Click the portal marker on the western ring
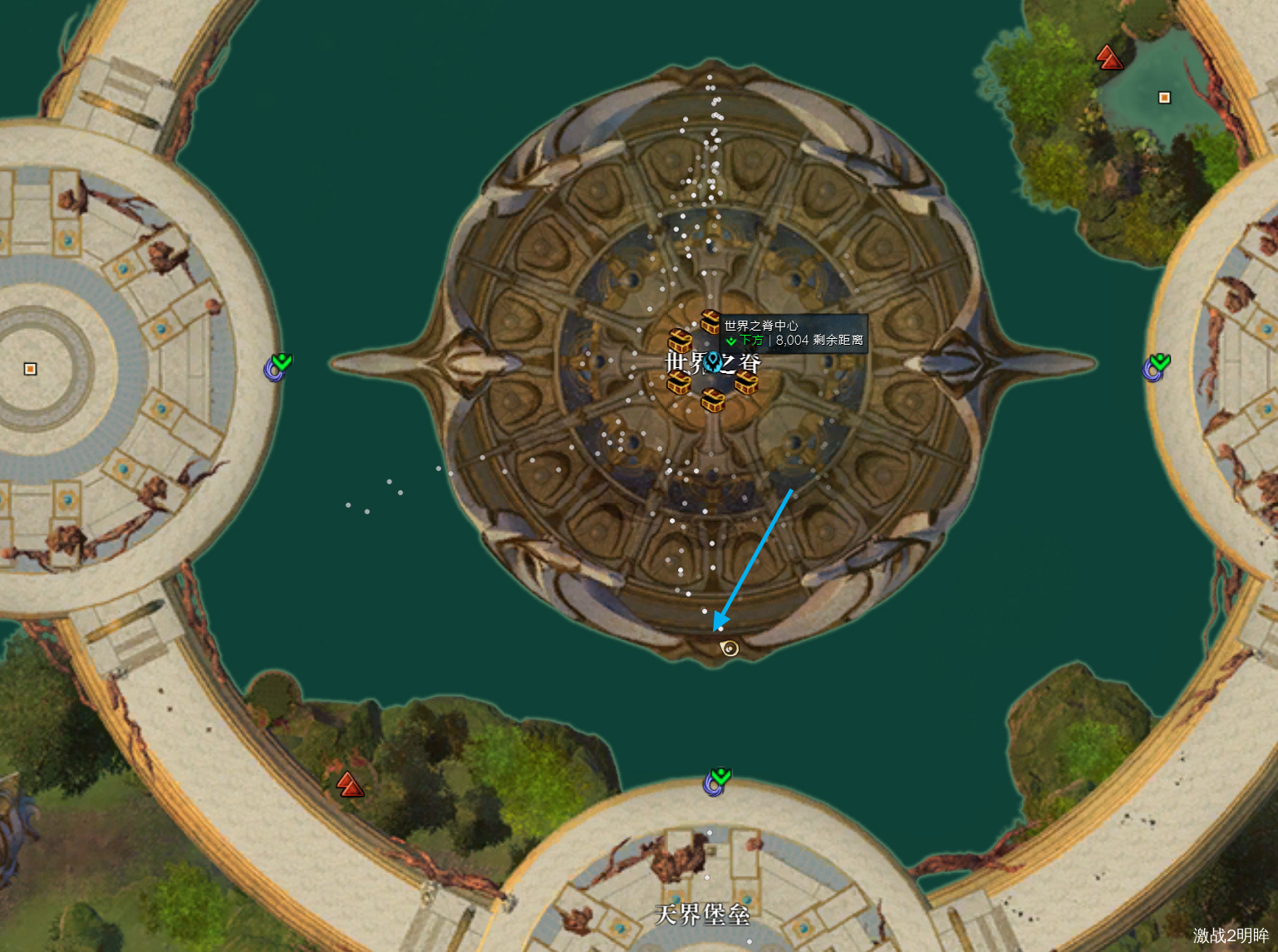The width and height of the screenshot is (1278, 952). (278, 366)
